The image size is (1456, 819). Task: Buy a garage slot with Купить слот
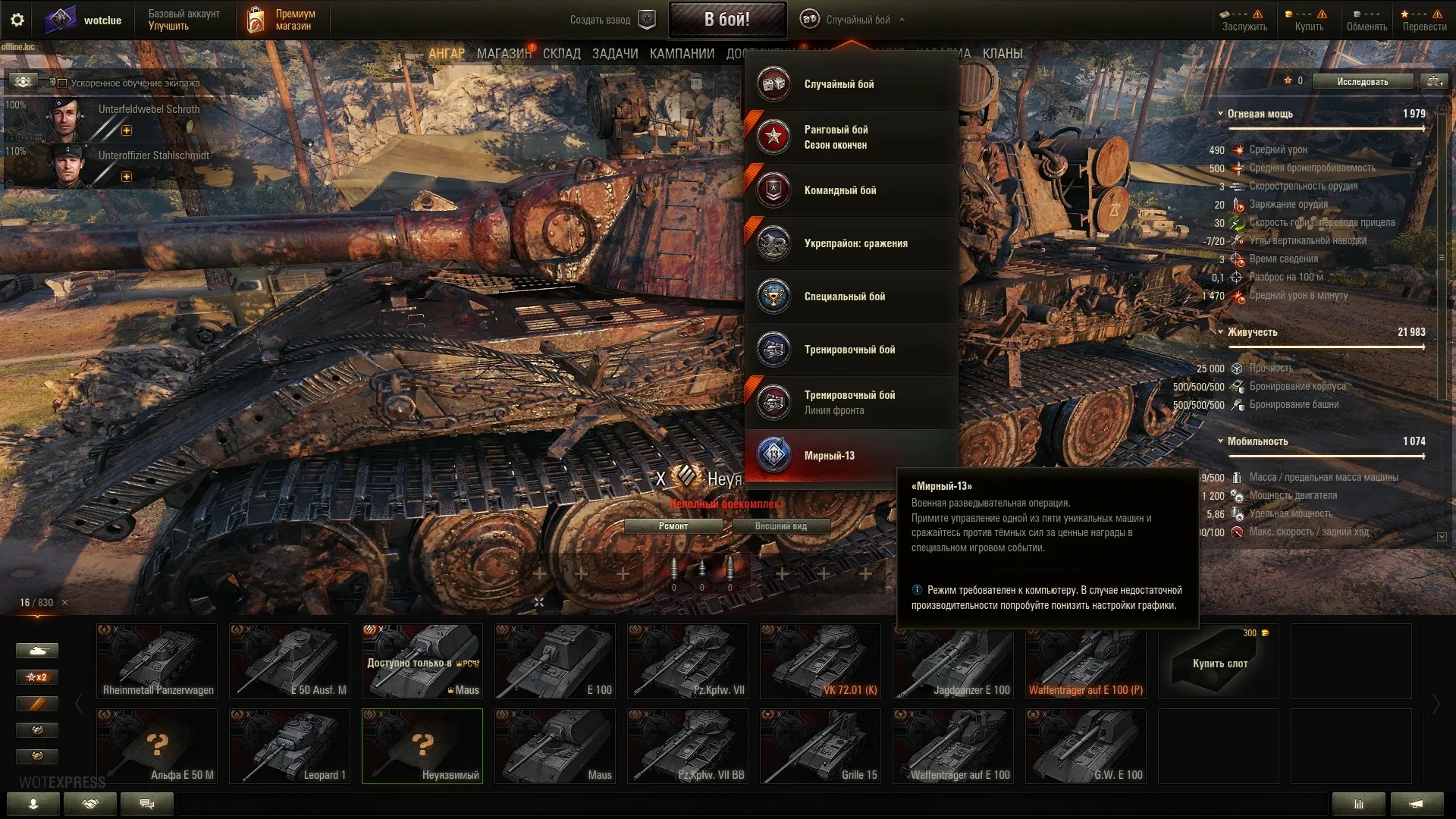click(1219, 661)
